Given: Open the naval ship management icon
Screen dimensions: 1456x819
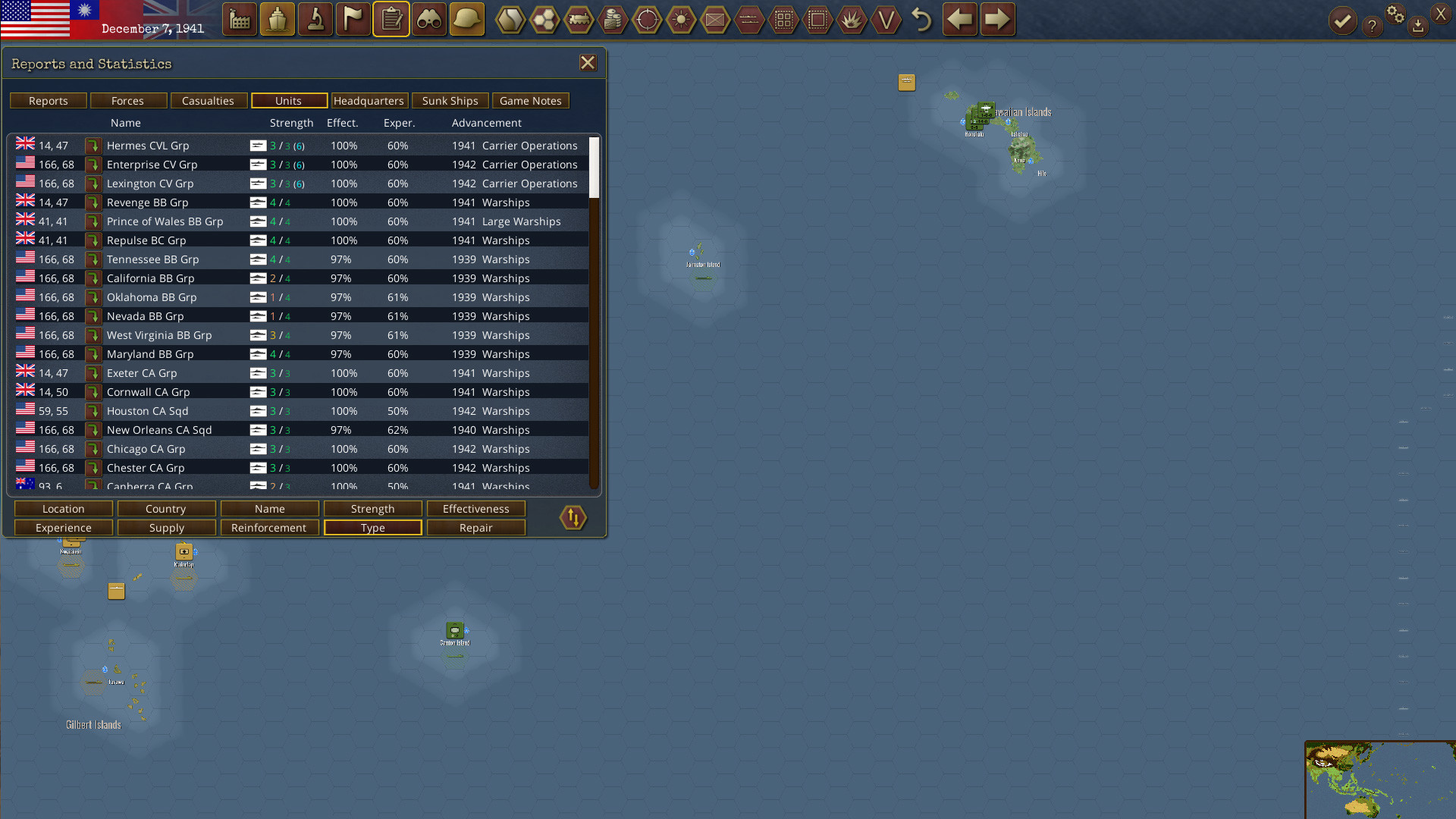Looking at the screenshot, I should pyautogui.click(x=277, y=19).
